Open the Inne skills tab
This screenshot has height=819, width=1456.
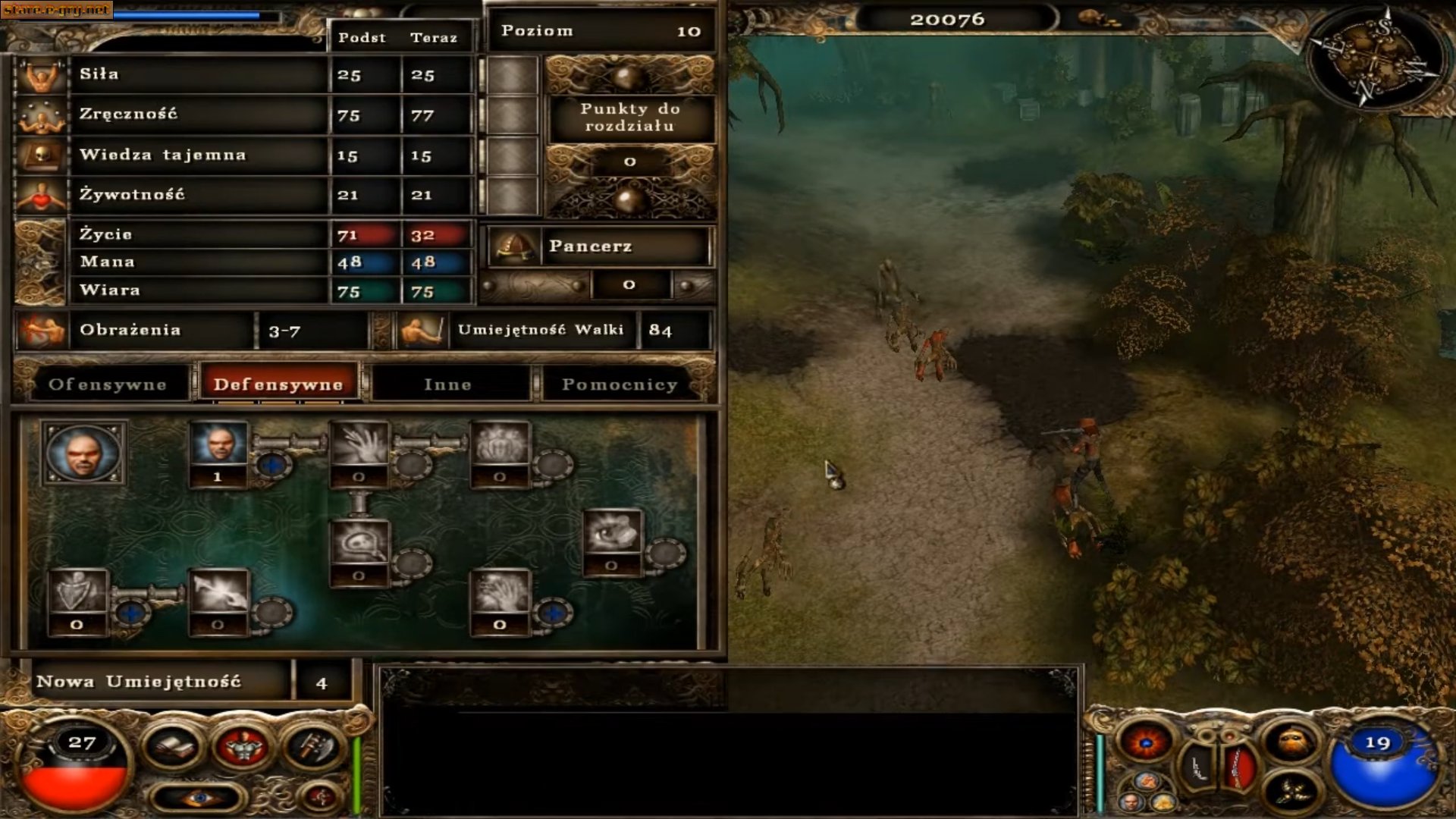448,384
